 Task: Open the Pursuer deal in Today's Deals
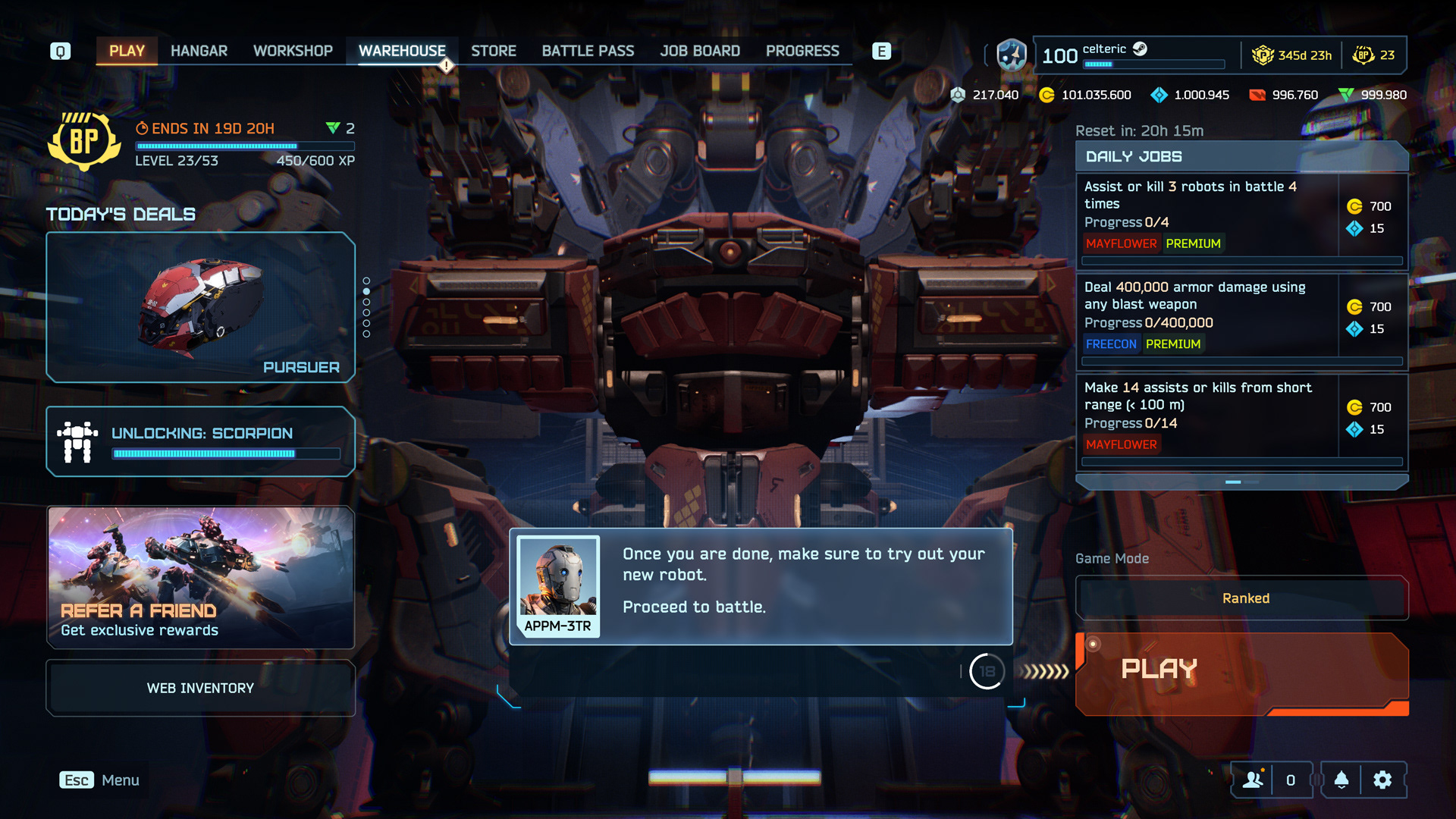point(201,307)
